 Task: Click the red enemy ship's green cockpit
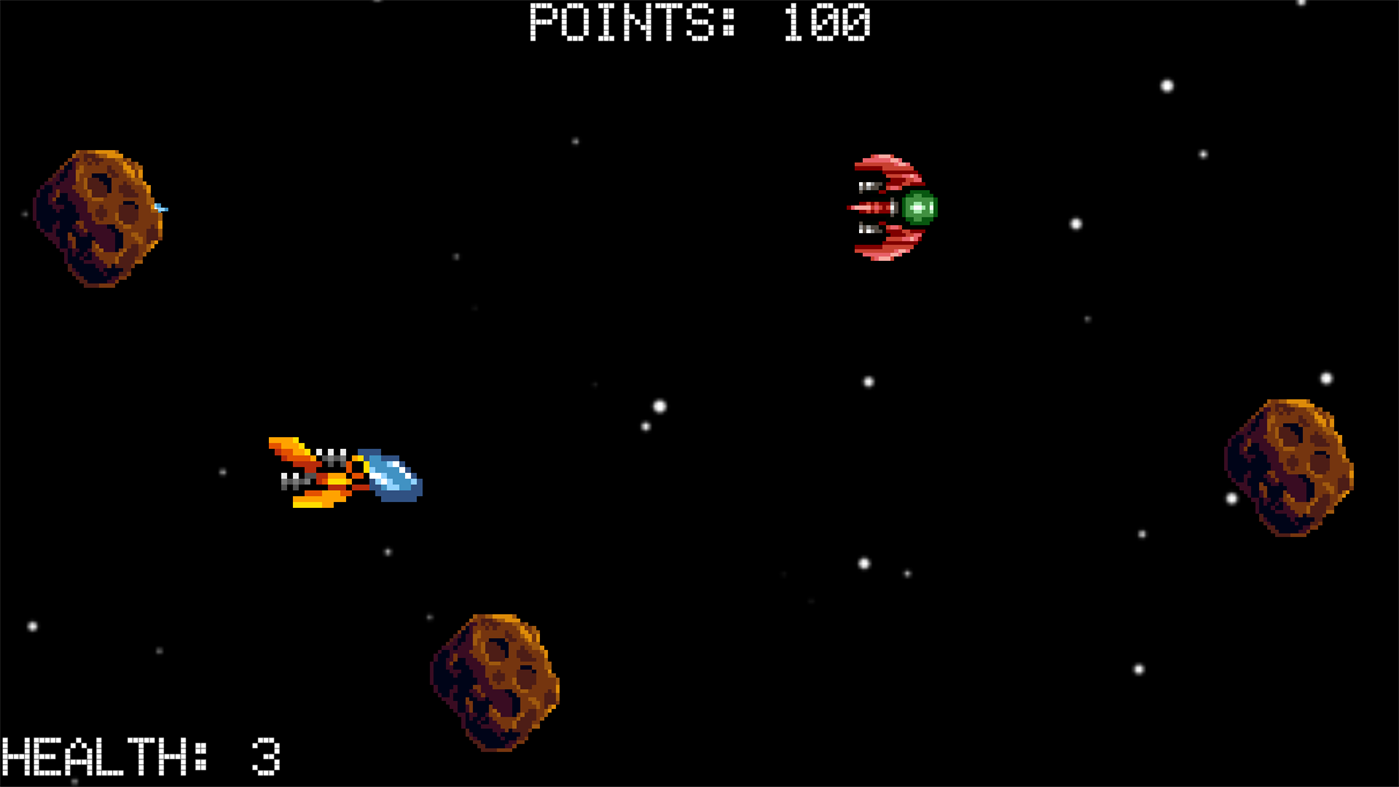click(x=920, y=206)
